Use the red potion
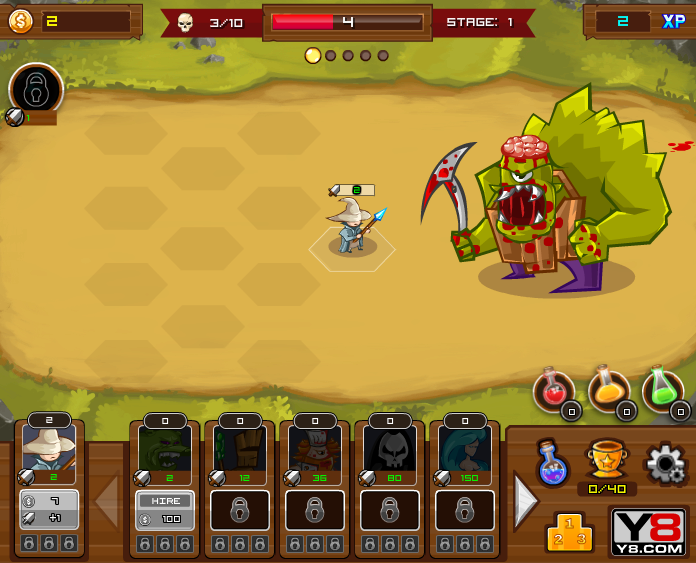This screenshot has height=563, width=696. (x=553, y=391)
